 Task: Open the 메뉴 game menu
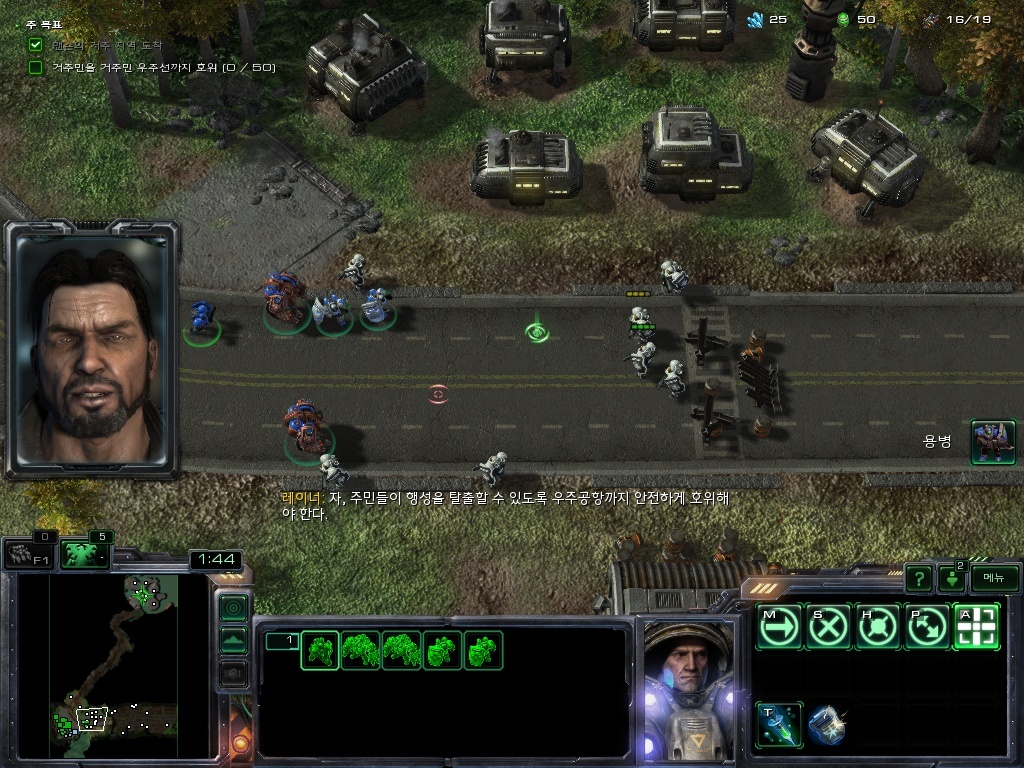point(994,578)
